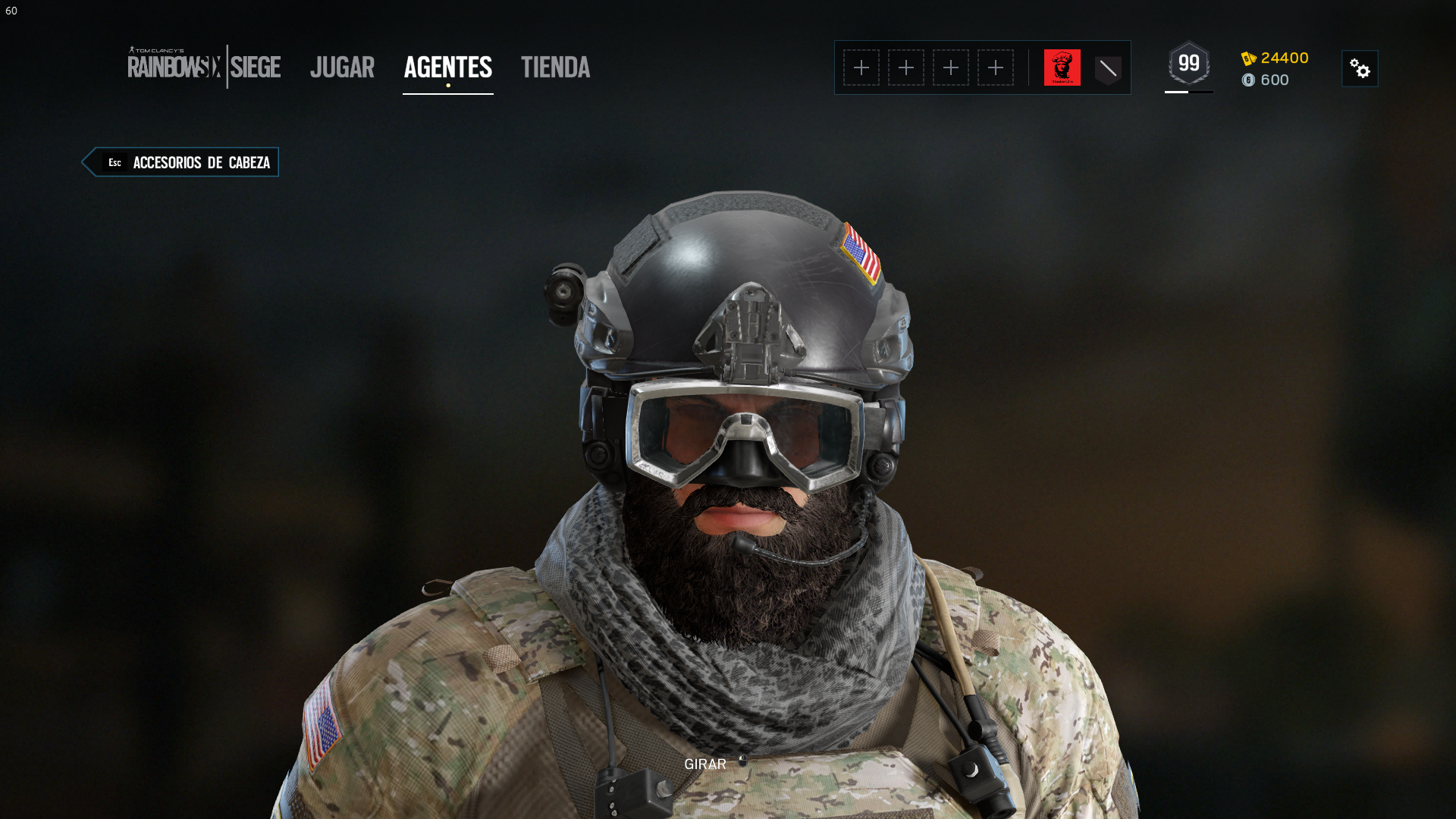The height and width of the screenshot is (819, 1456).
Task: Click the level 99 hexagon badge
Action: [1188, 64]
